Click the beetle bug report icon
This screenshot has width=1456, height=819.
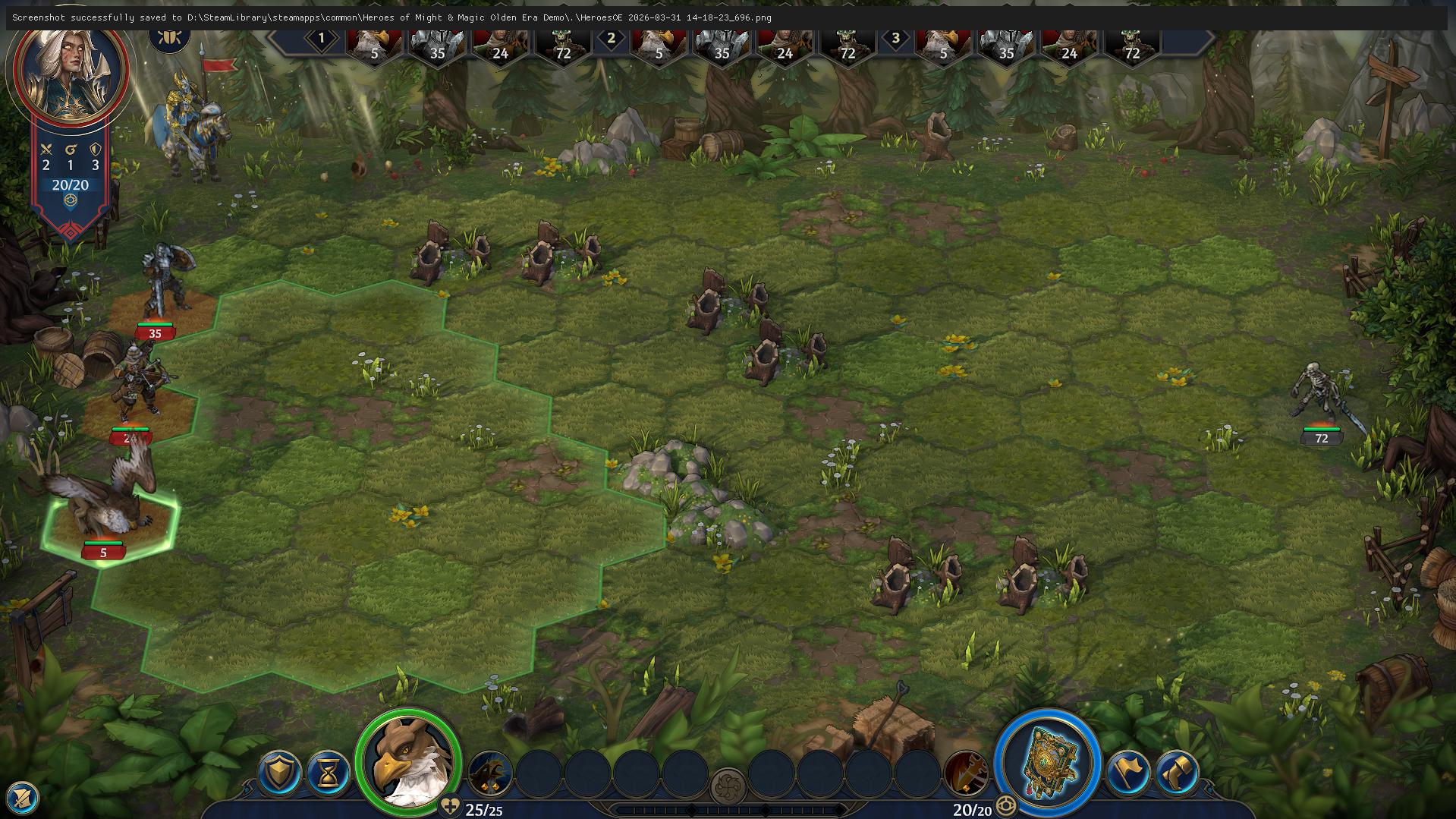point(169,36)
